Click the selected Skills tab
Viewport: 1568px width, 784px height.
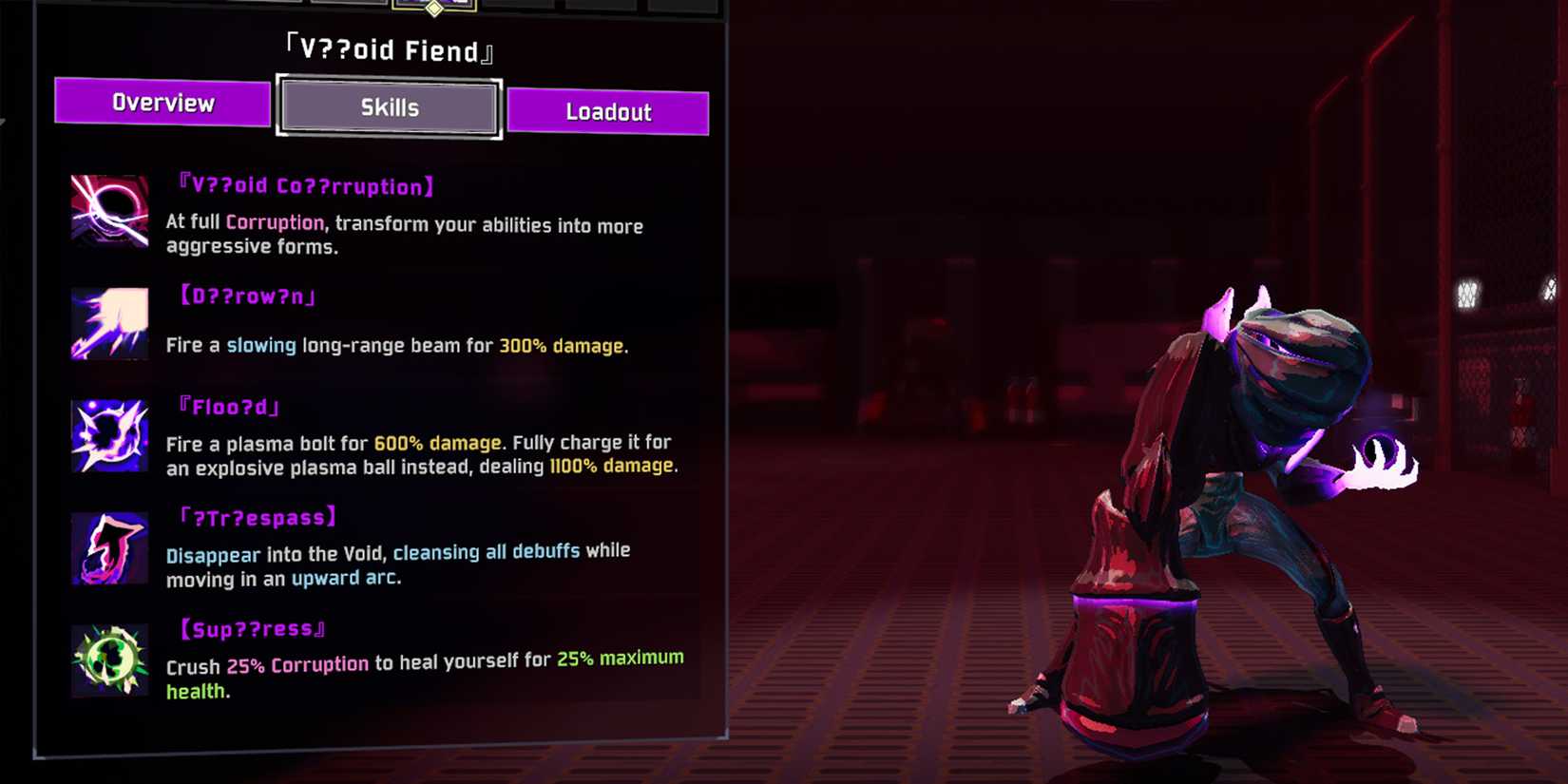click(388, 107)
